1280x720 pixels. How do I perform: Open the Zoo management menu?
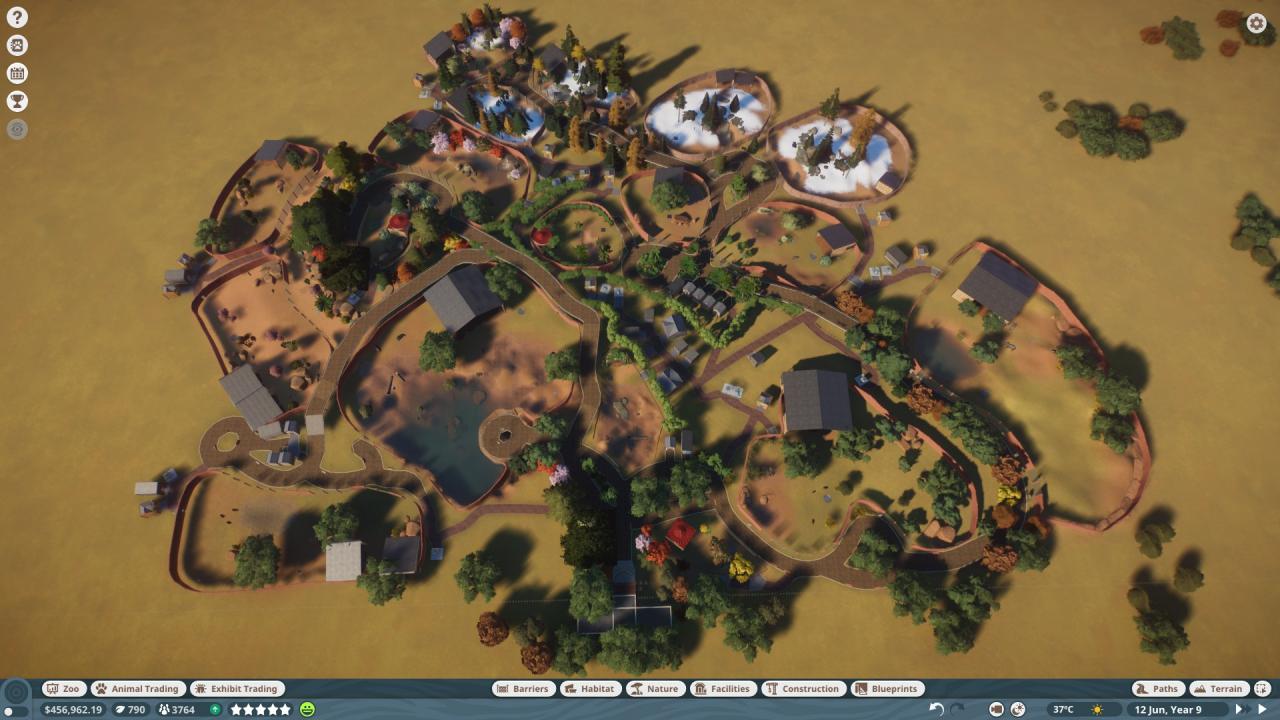point(64,689)
